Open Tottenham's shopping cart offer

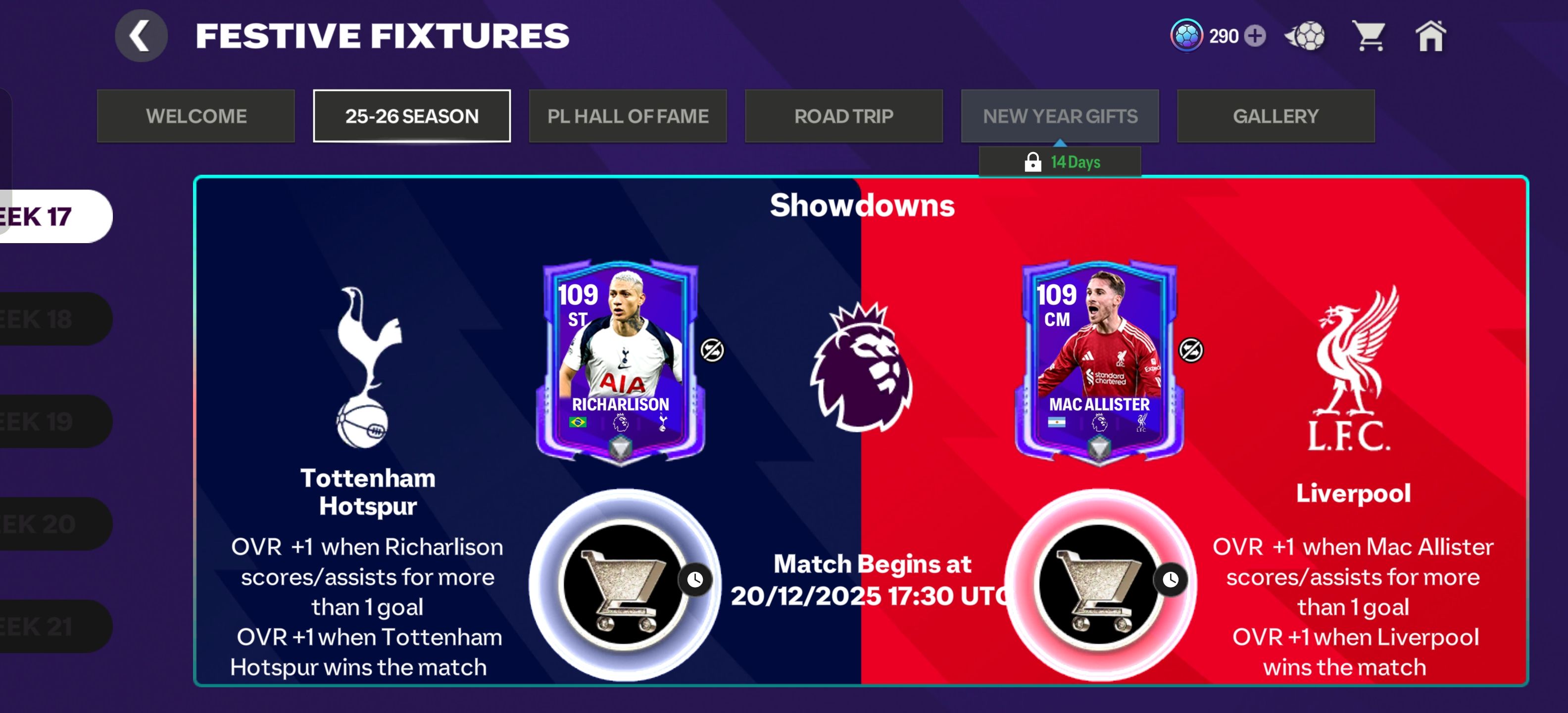click(623, 584)
